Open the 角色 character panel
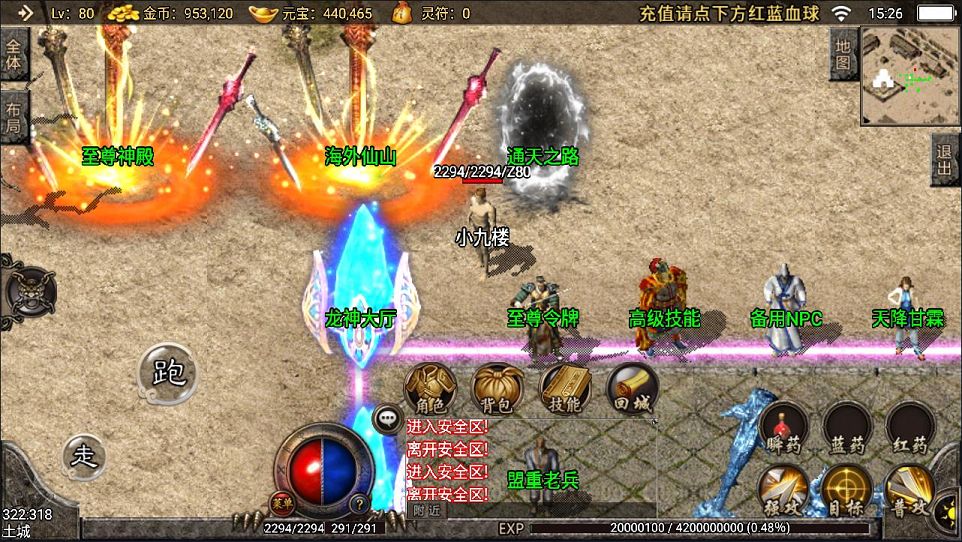 (431, 389)
